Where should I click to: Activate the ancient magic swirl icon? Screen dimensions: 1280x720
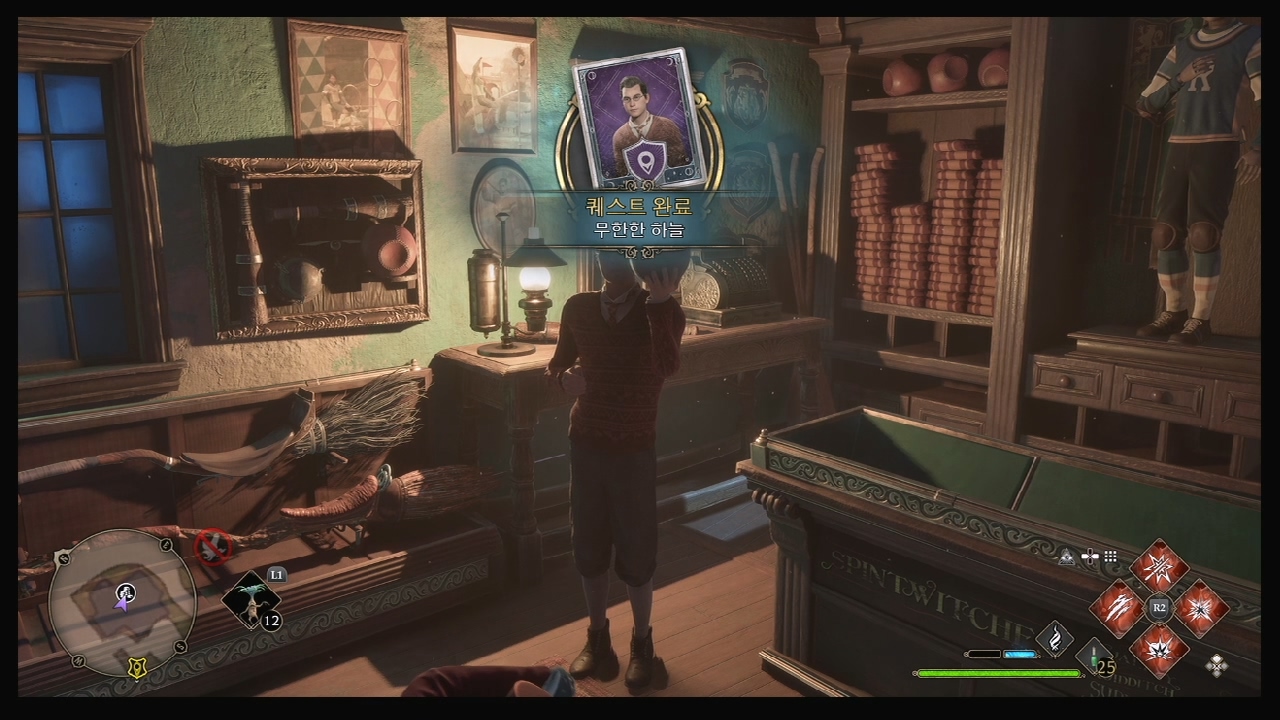tap(1054, 637)
